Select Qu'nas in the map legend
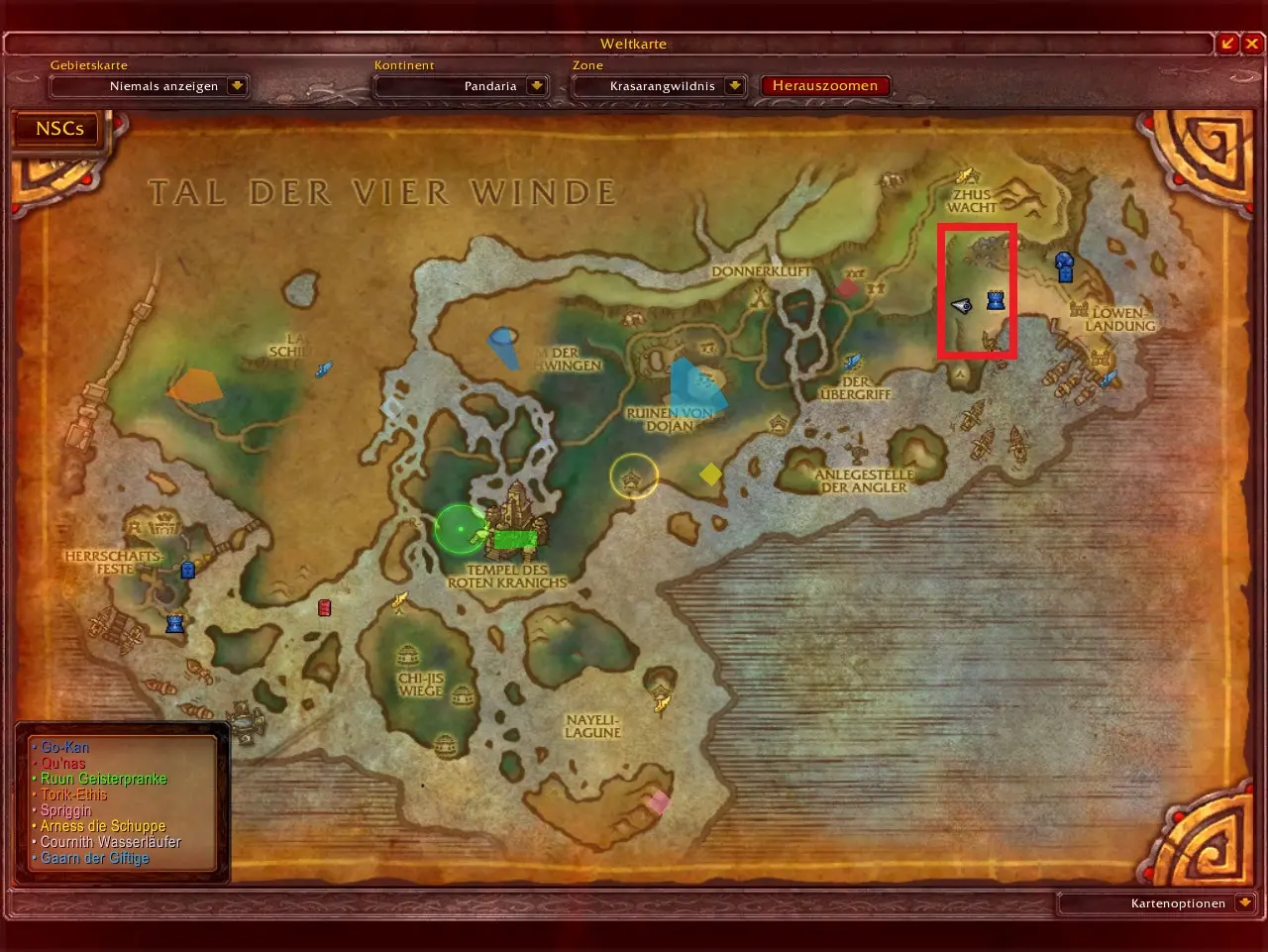Viewport: 1268px width, 952px height. [x=62, y=764]
